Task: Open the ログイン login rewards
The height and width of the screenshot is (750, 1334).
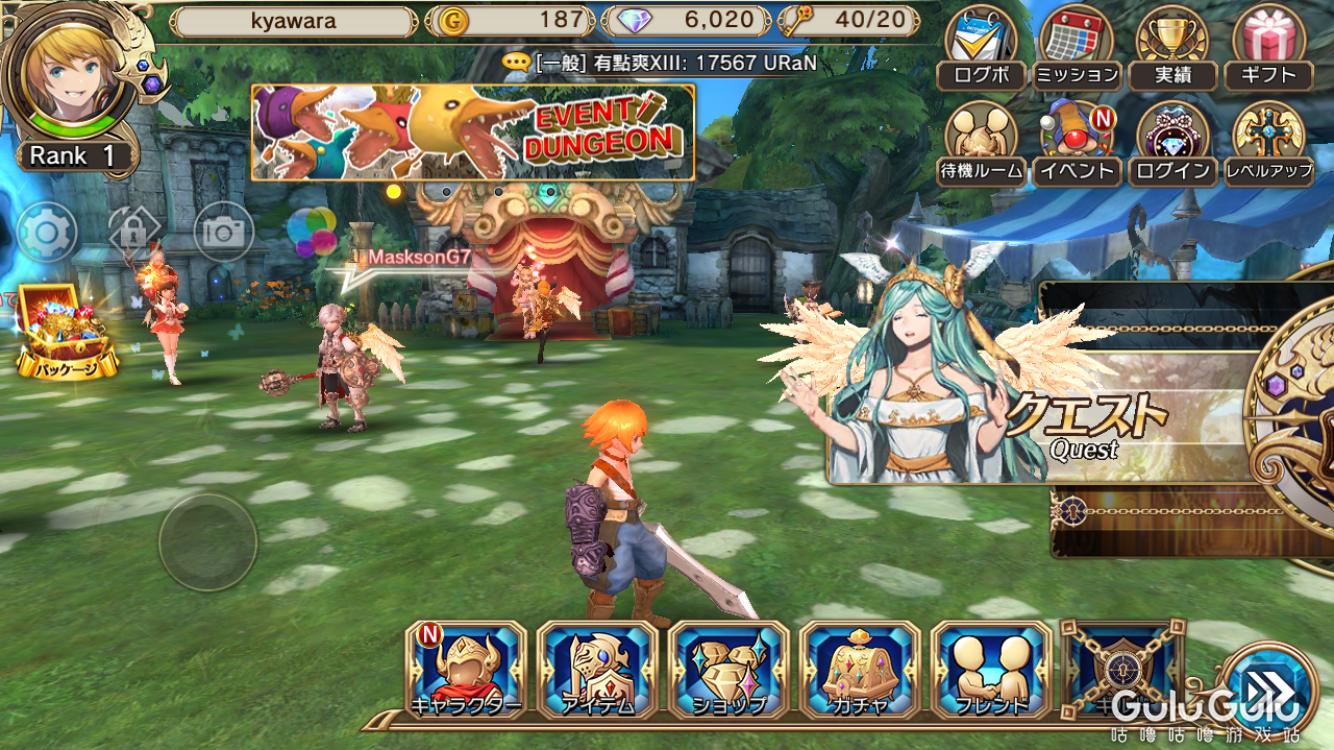Action: (1173, 144)
